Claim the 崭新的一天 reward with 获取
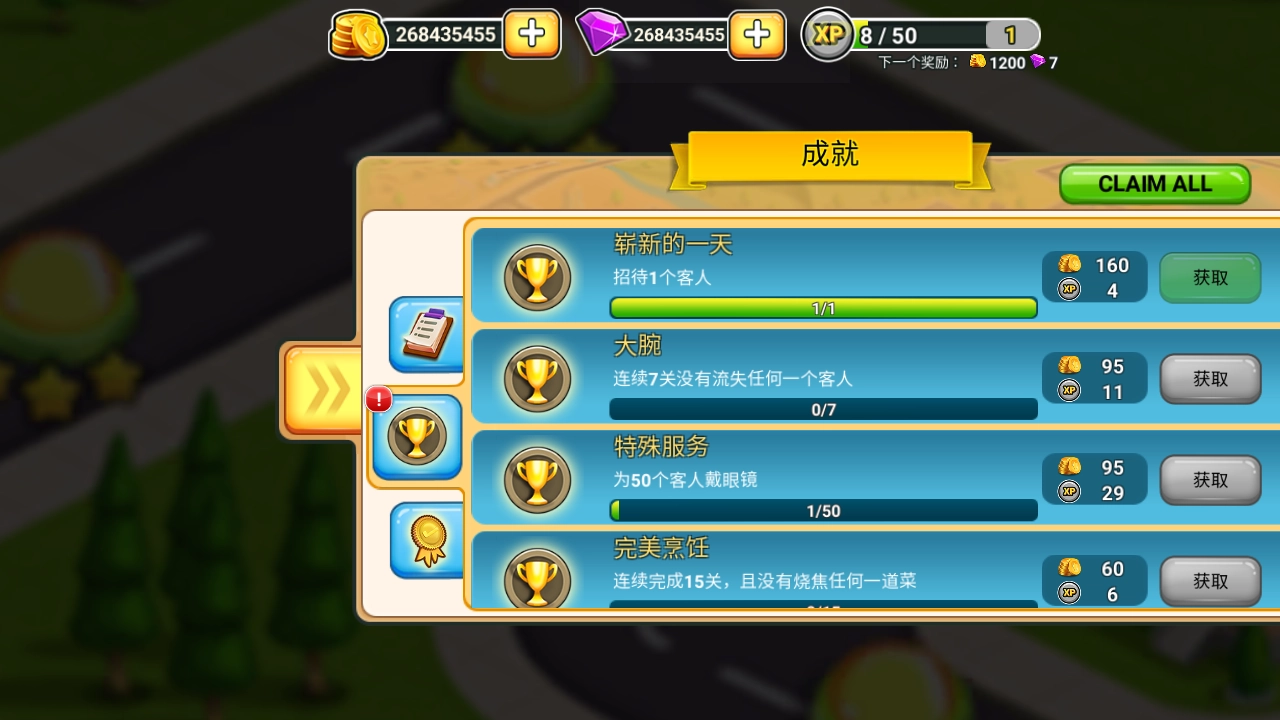 pyautogui.click(x=1210, y=278)
